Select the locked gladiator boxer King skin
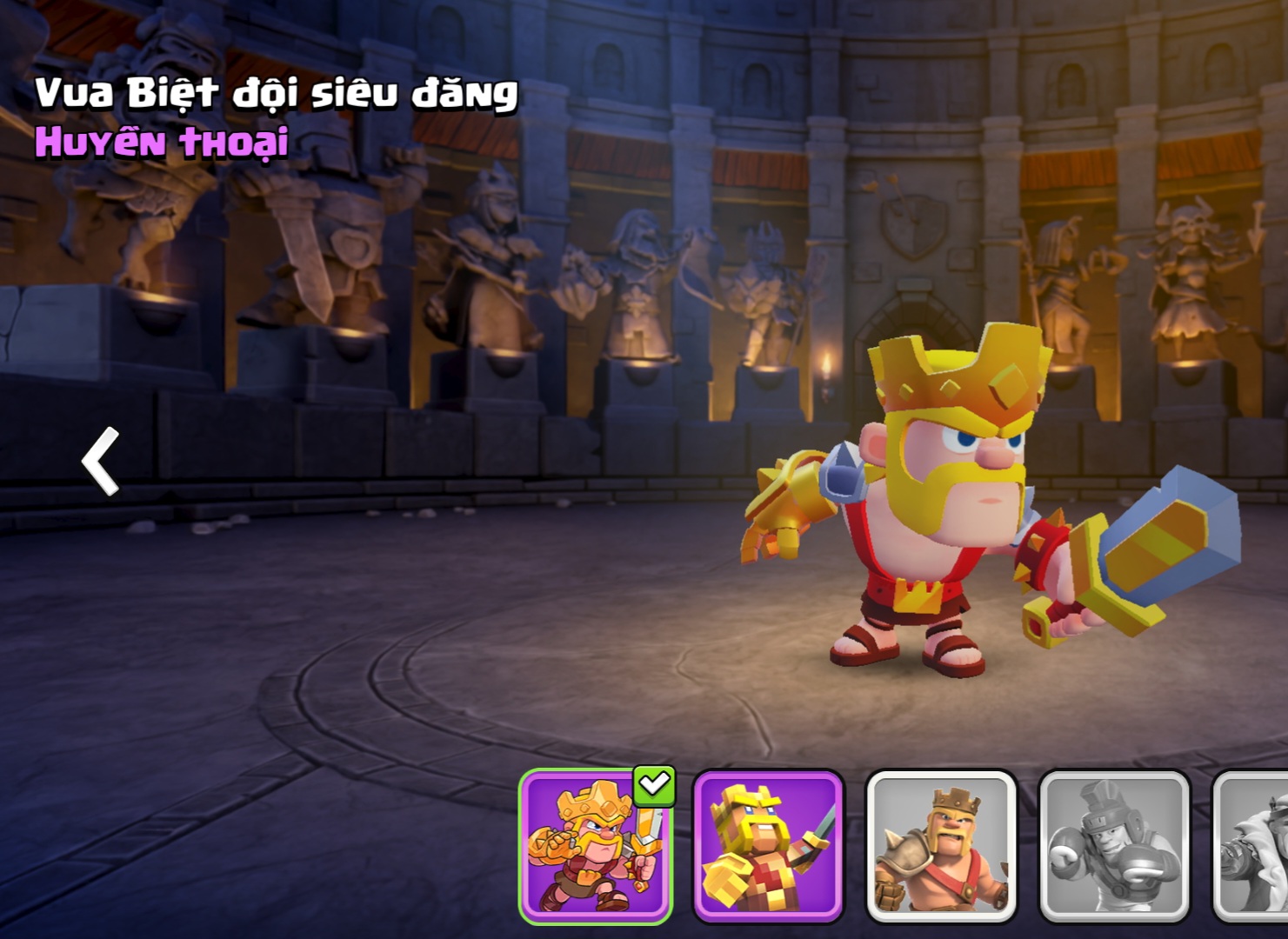1288x939 pixels. 1114,845
